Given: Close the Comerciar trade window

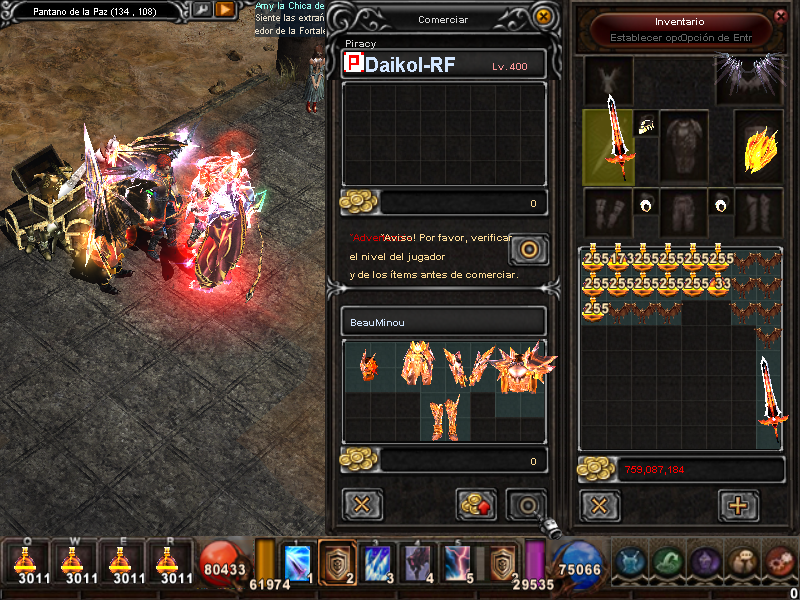Looking at the screenshot, I should click(x=543, y=17).
